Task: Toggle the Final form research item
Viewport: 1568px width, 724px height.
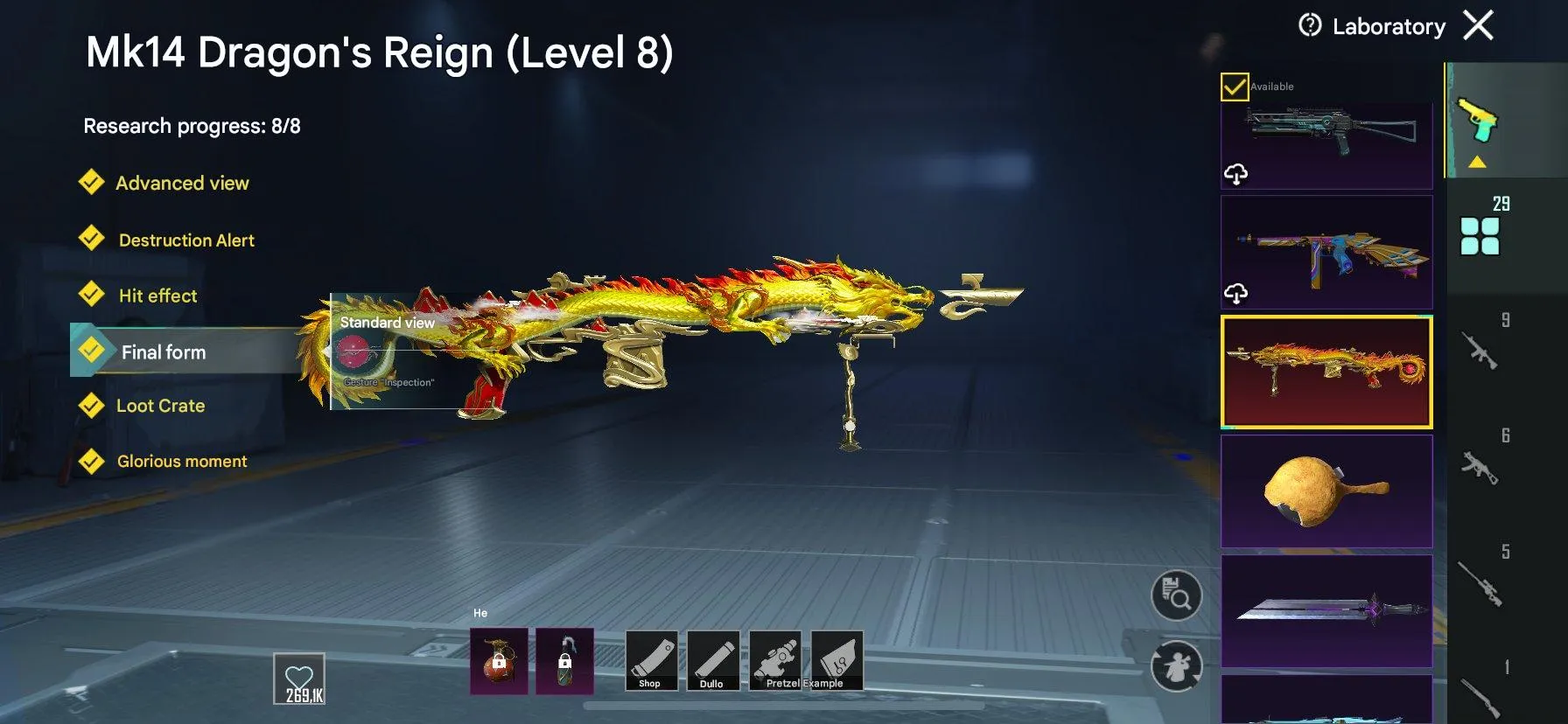Action: click(x=93, y=351)
